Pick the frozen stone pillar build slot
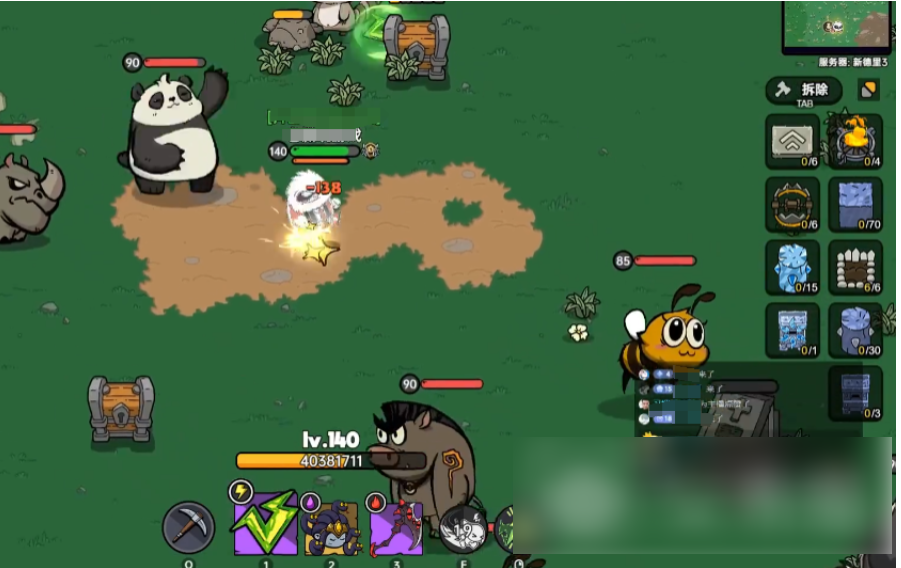 pos(856,330)
